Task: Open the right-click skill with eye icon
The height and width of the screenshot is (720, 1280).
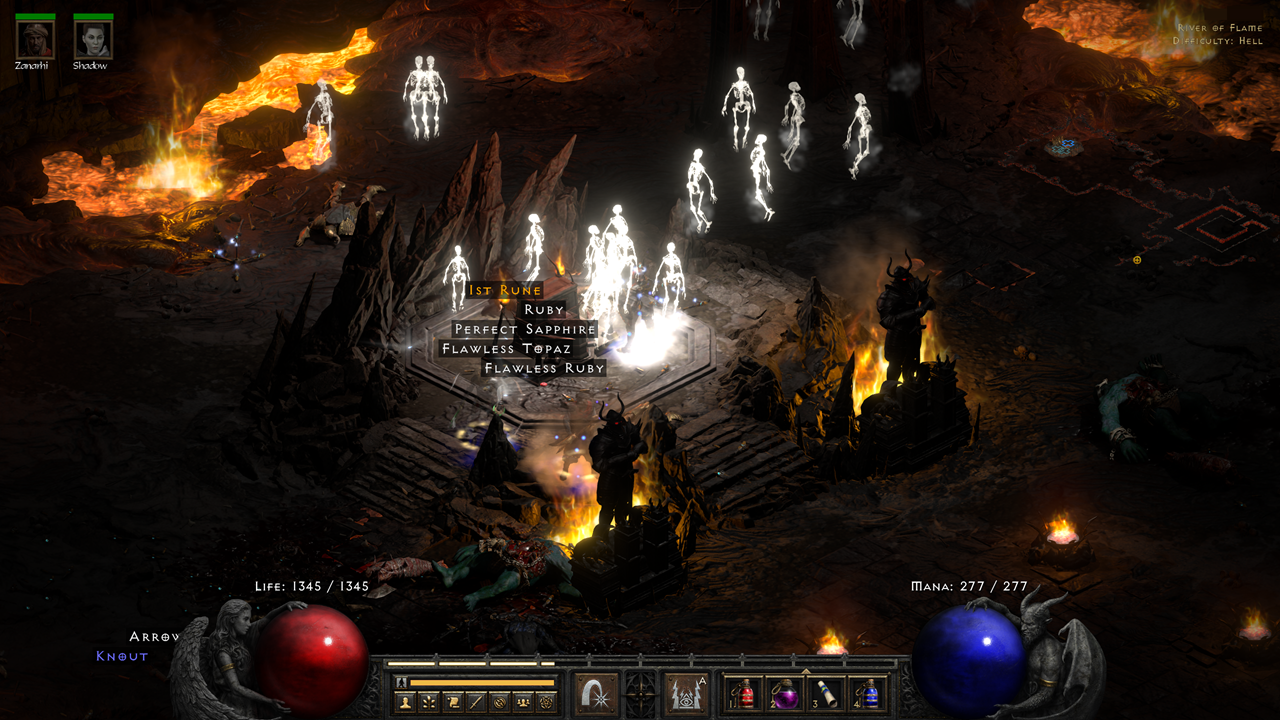Action: (x=687, y=693)
